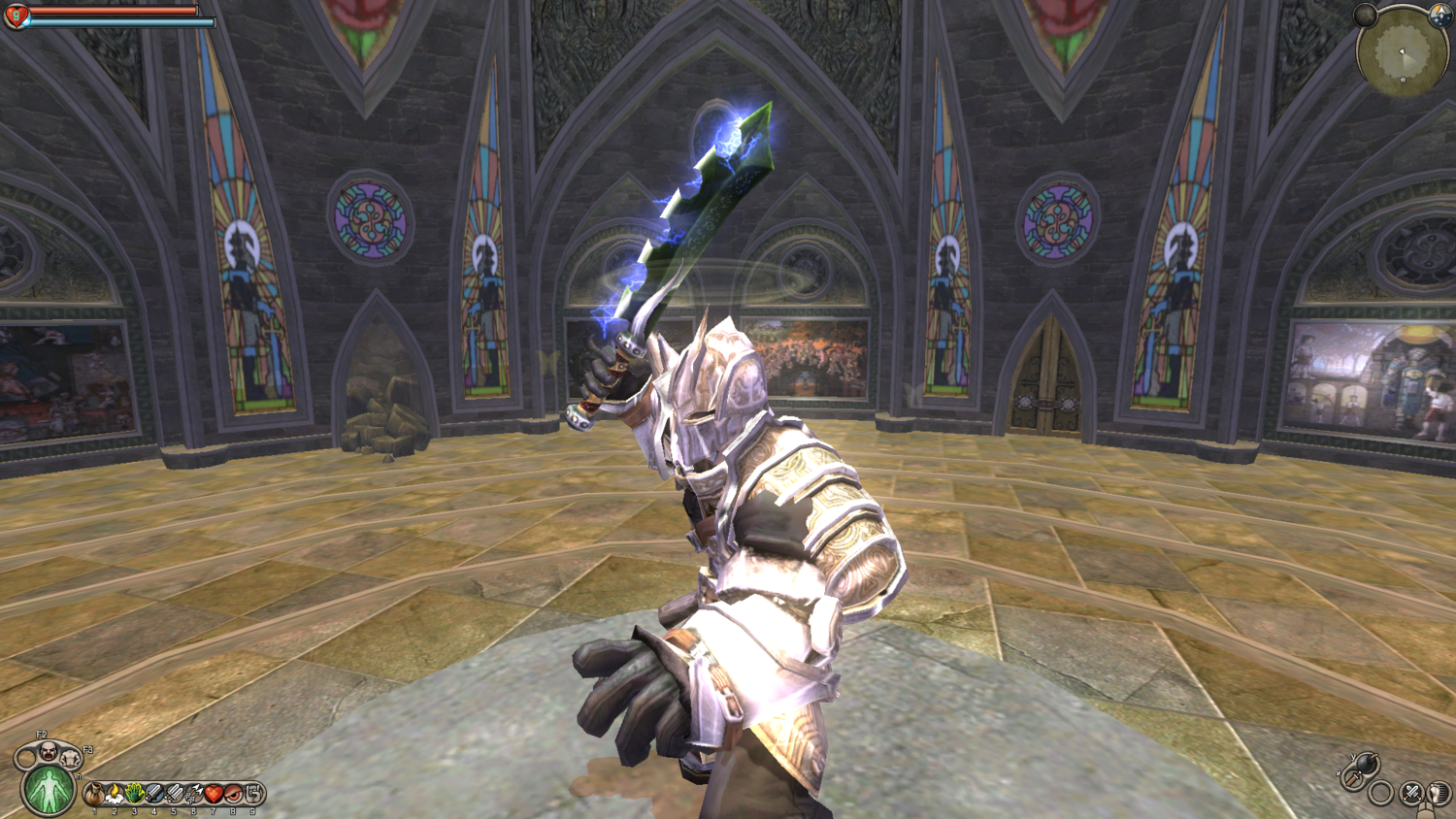
Task: Open the green body silhouette icon
Action: (x=48, y=789)
